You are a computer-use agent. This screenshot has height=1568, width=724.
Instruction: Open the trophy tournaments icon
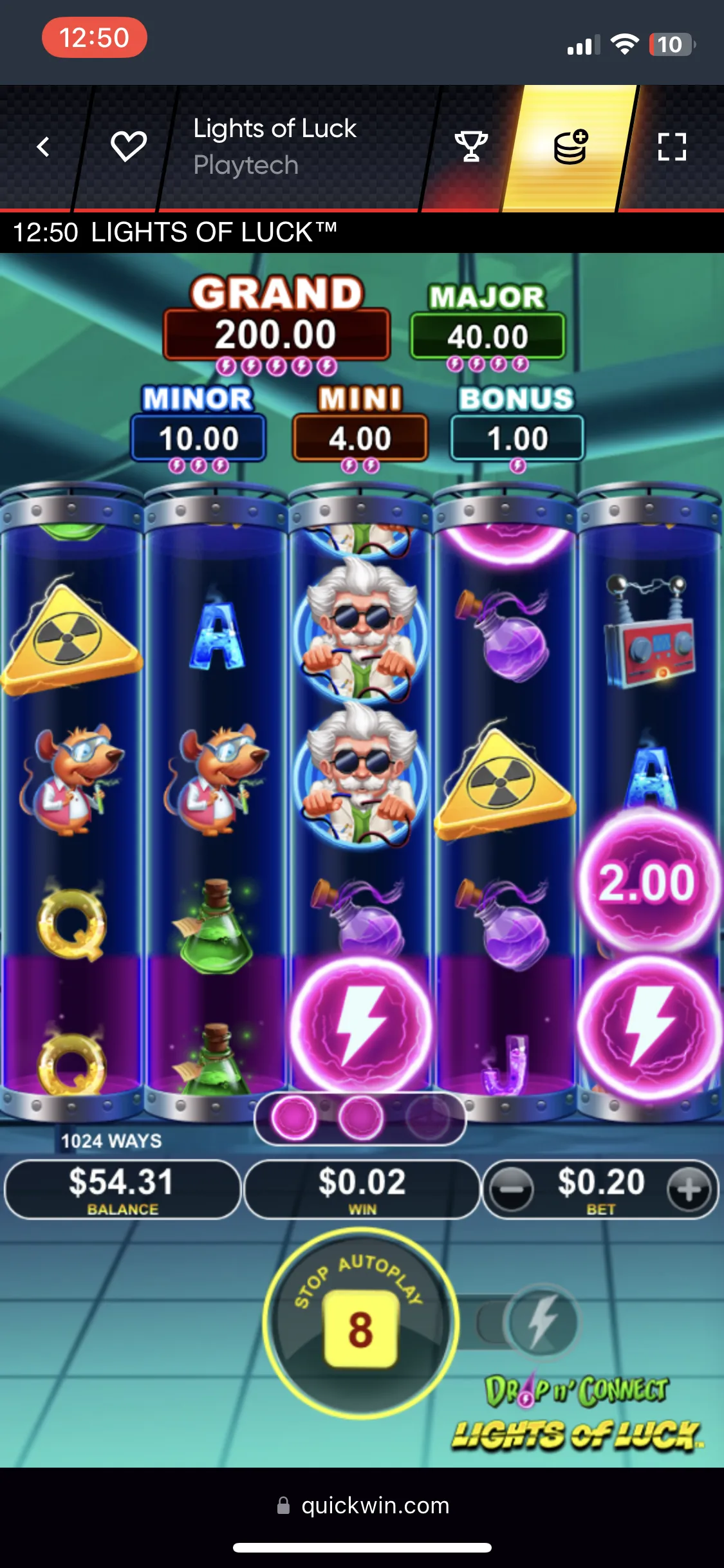coord(471,147)
